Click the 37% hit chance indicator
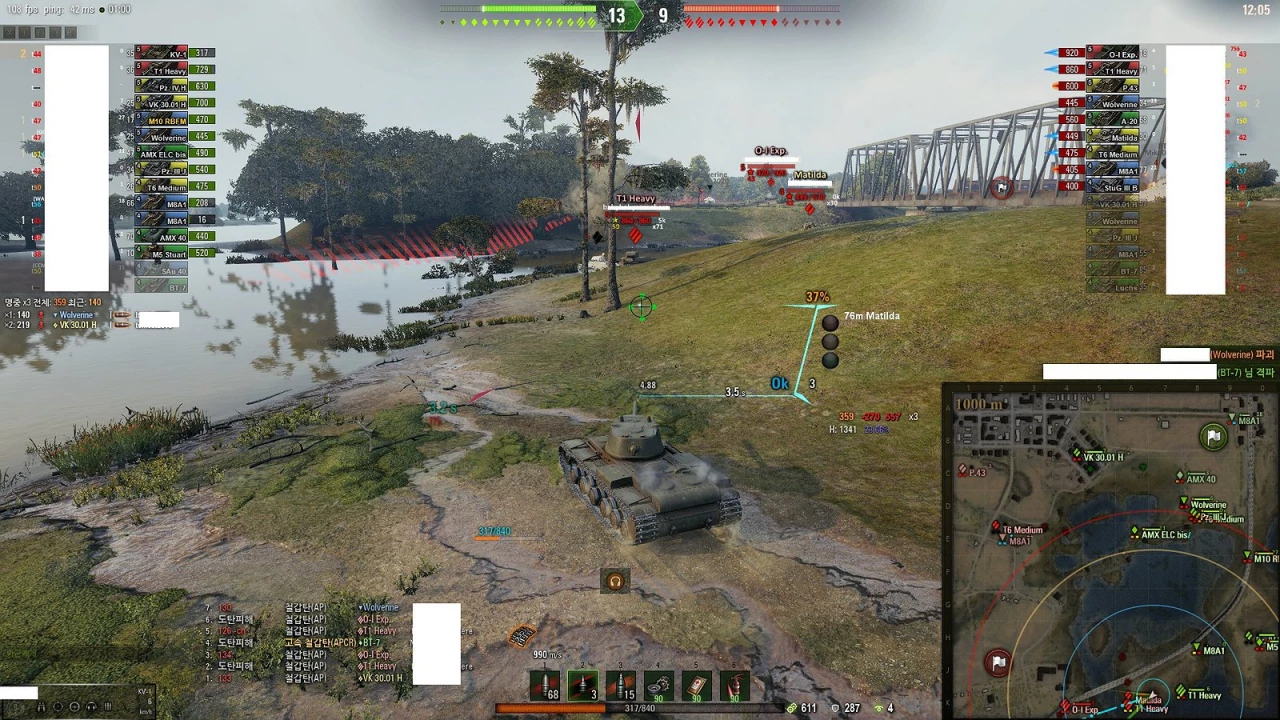1280x720 pixels. [817, 296]
